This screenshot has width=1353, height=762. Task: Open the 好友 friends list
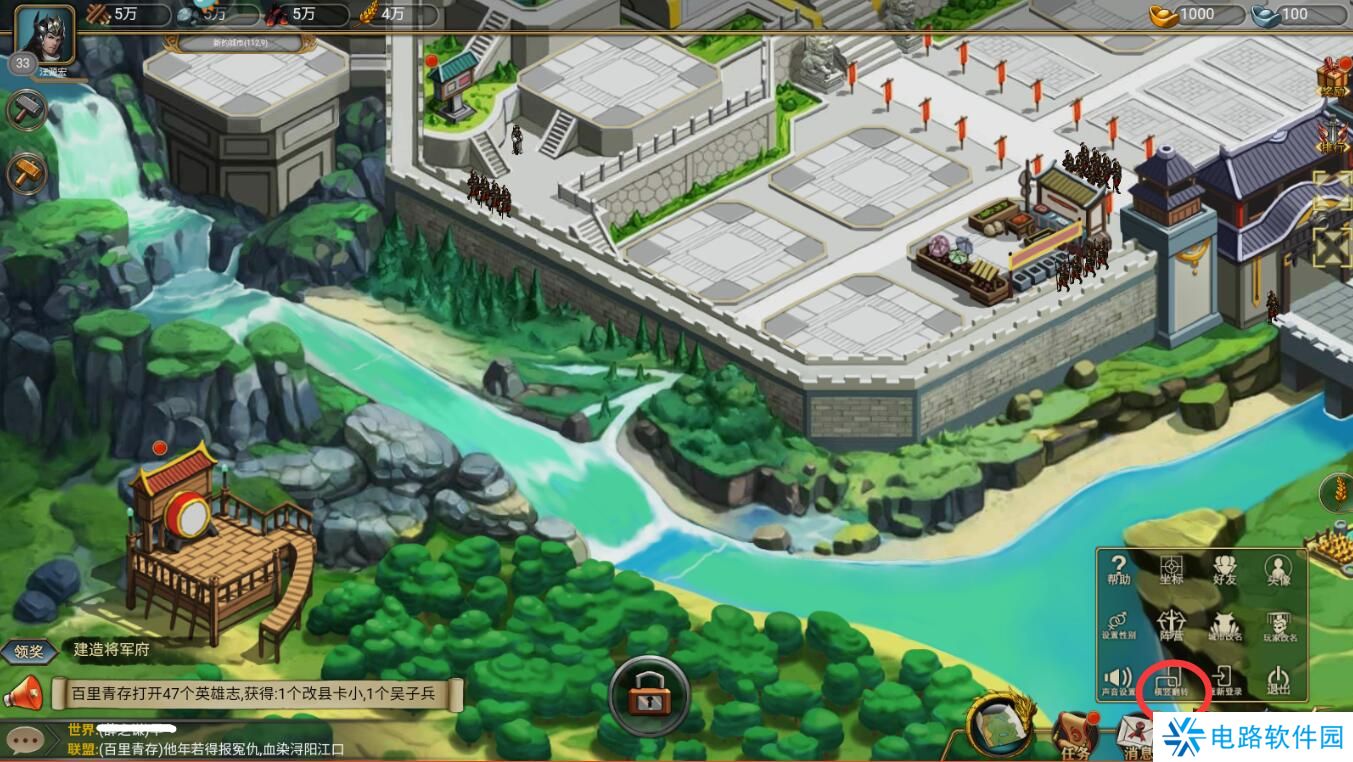[1225, 571]
